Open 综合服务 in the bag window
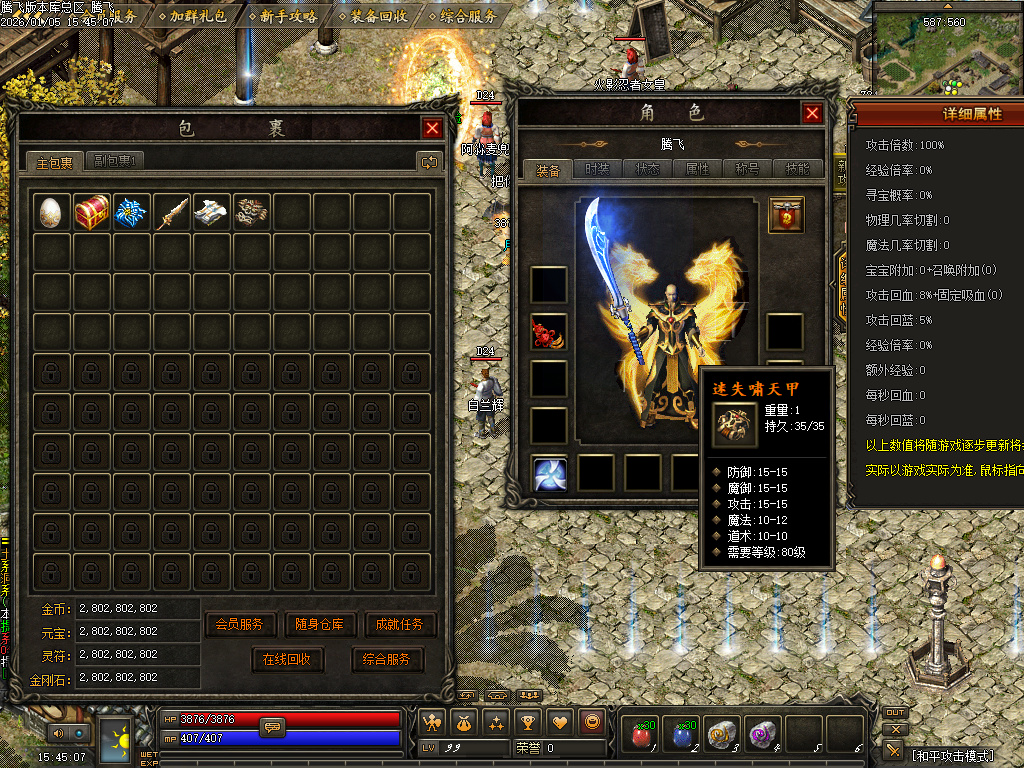This screenshot has width=1024, height=768. 387,659
